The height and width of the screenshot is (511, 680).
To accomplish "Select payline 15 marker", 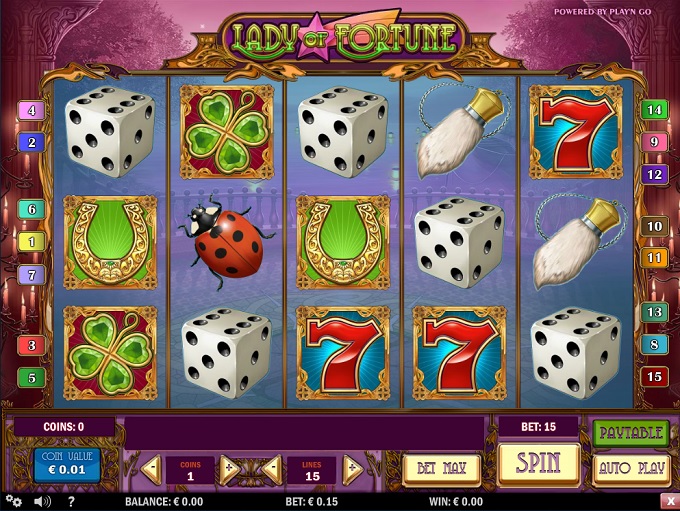I will (x=654, y=377).
